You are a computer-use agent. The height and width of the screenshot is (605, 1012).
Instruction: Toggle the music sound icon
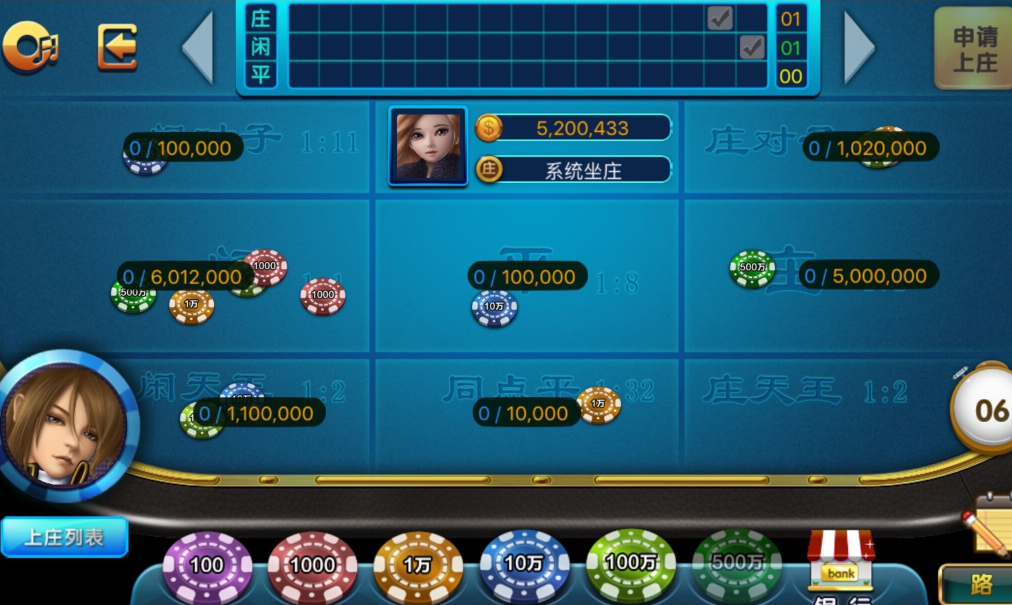click(x=30, y=46)
